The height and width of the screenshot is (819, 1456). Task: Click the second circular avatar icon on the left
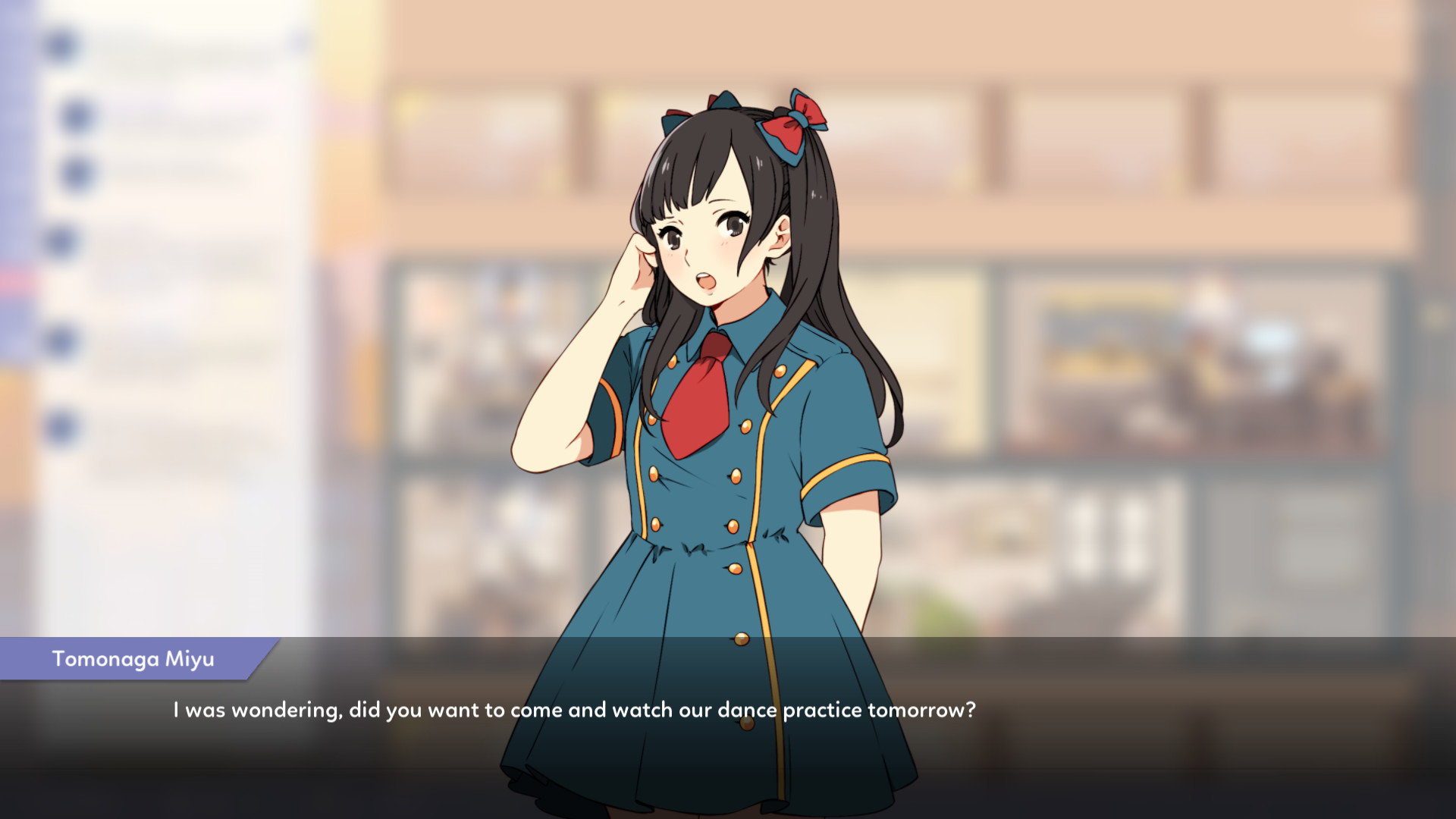[x=76, y=112]
